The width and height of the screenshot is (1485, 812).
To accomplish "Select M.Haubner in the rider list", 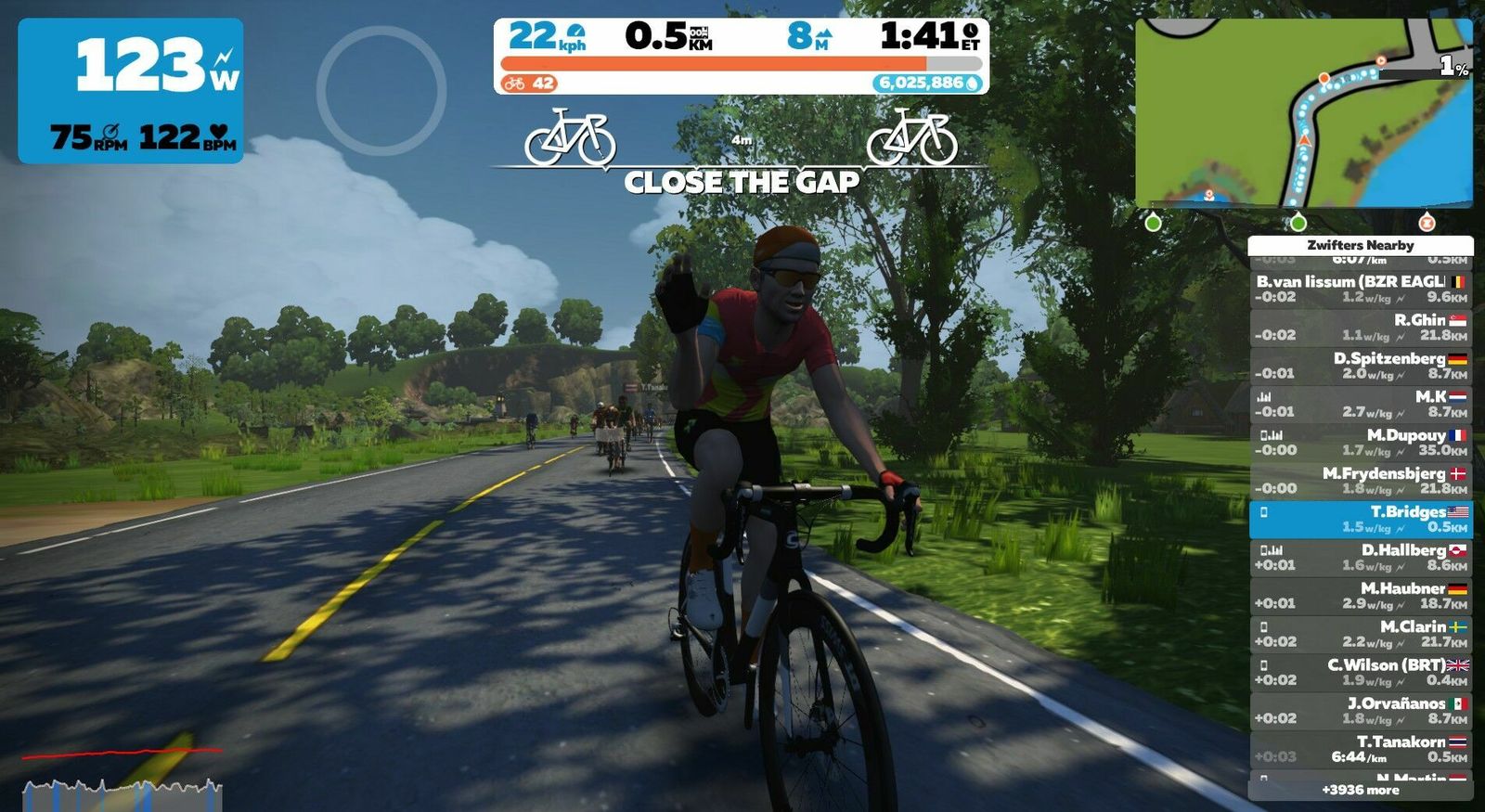I will pos(1360,595).
